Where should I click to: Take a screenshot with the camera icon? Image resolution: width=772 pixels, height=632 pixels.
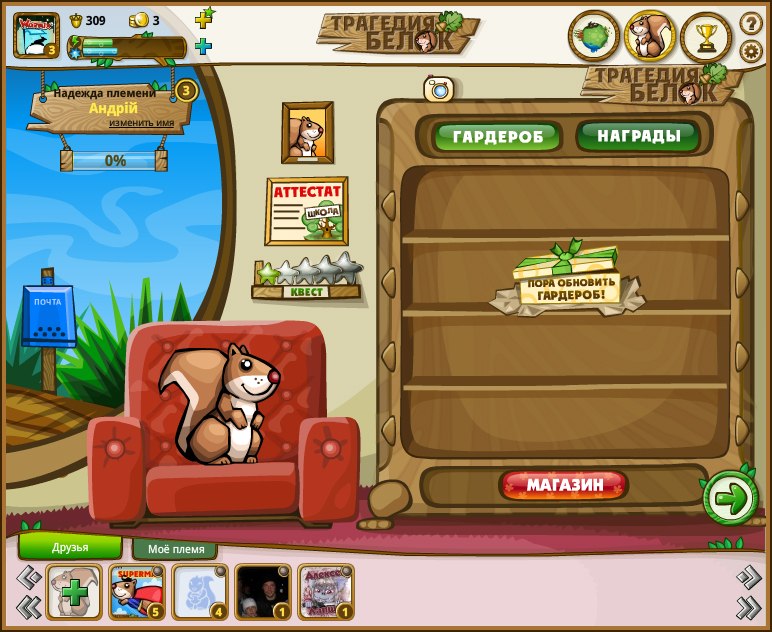pos(438,89)
